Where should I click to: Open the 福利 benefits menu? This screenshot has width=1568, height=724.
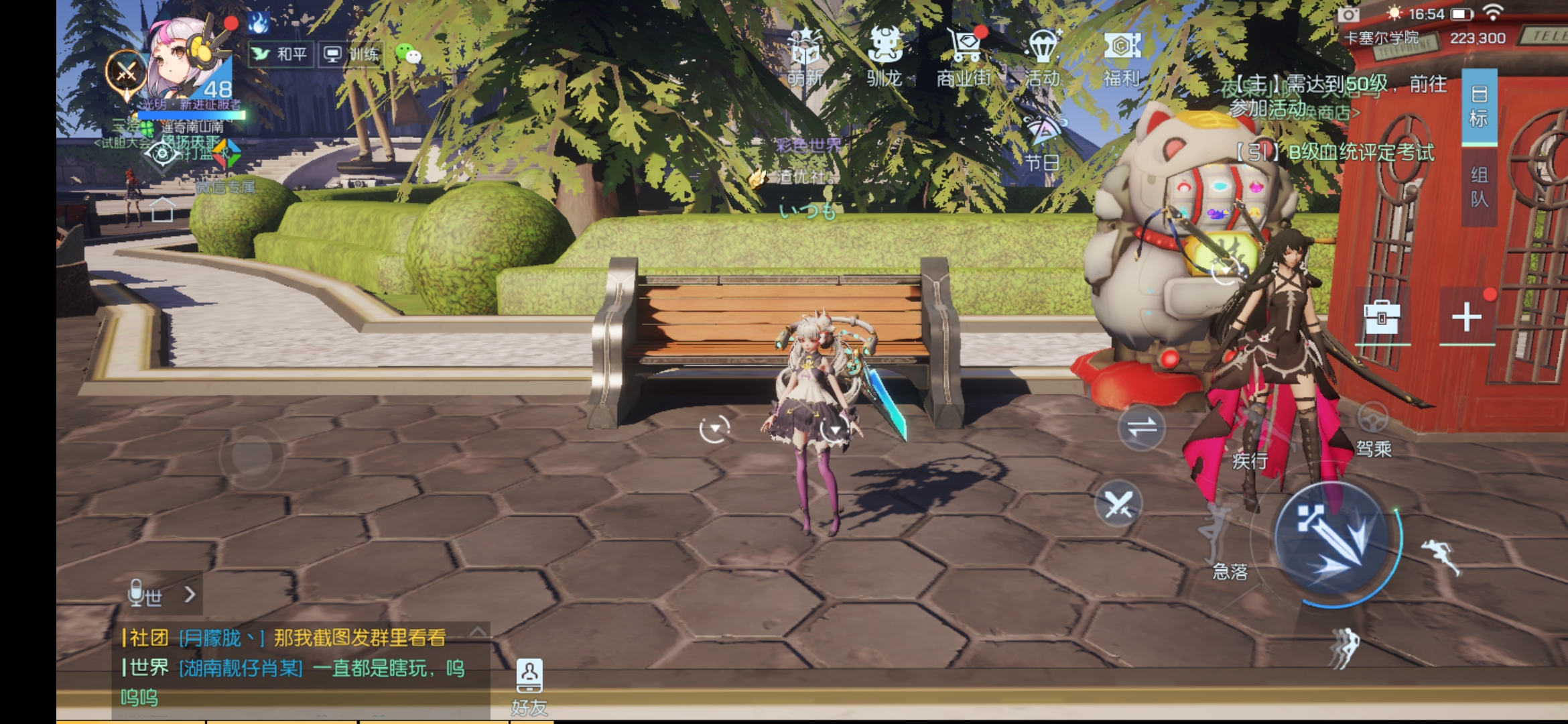click(1122, 57)
